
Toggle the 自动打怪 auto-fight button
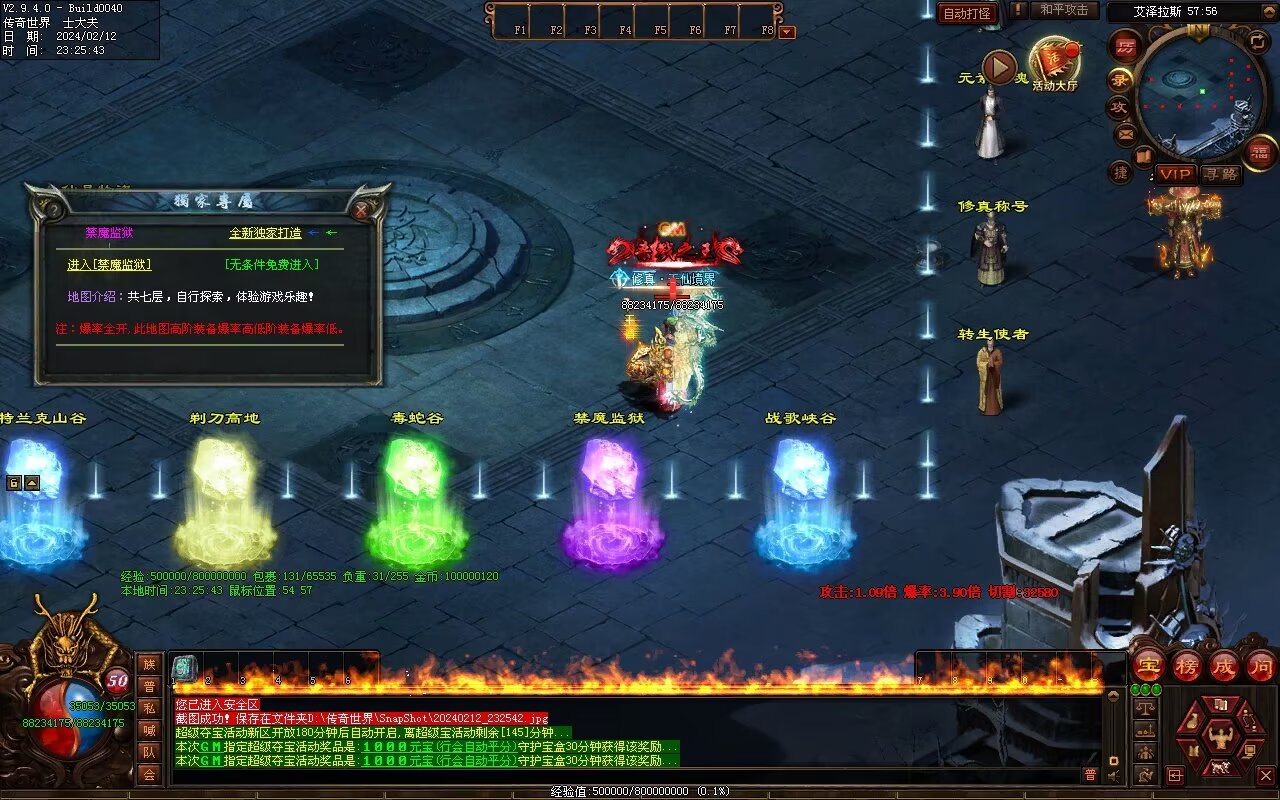click(x=967, y=13)
